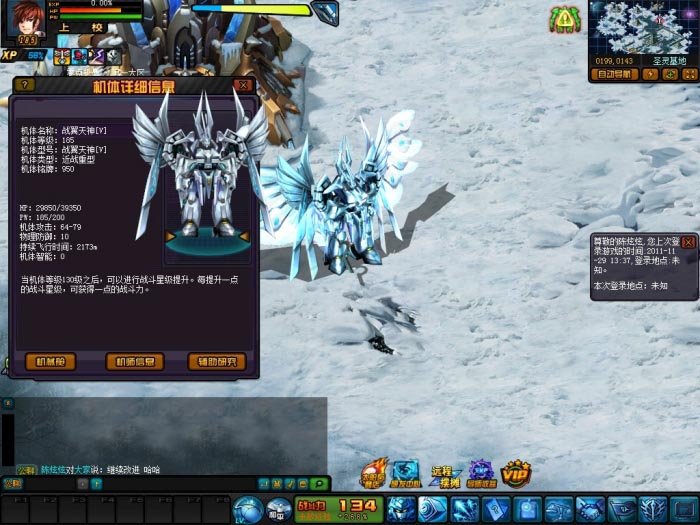Open the 辅助研究 auxiliary research button

[x=216, y=362]
